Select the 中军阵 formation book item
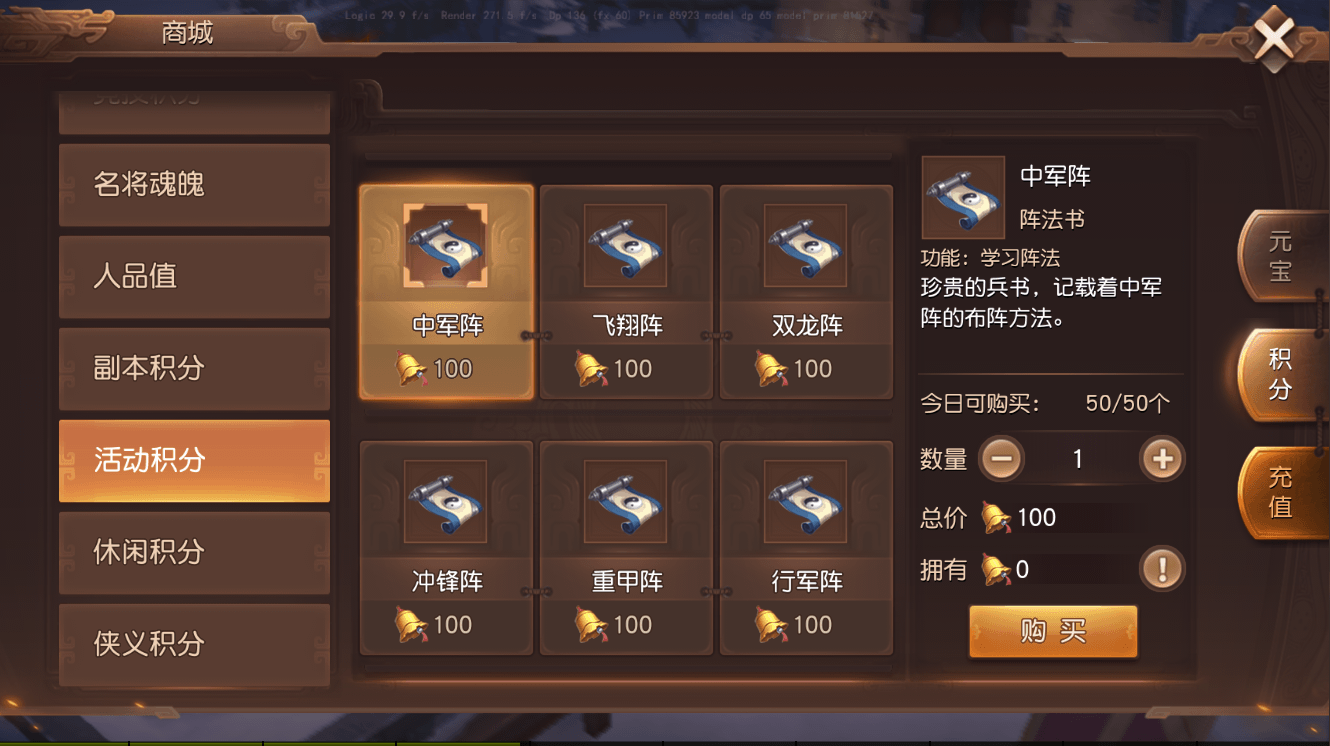This screenshot has height=746, width=1330. 446,290
